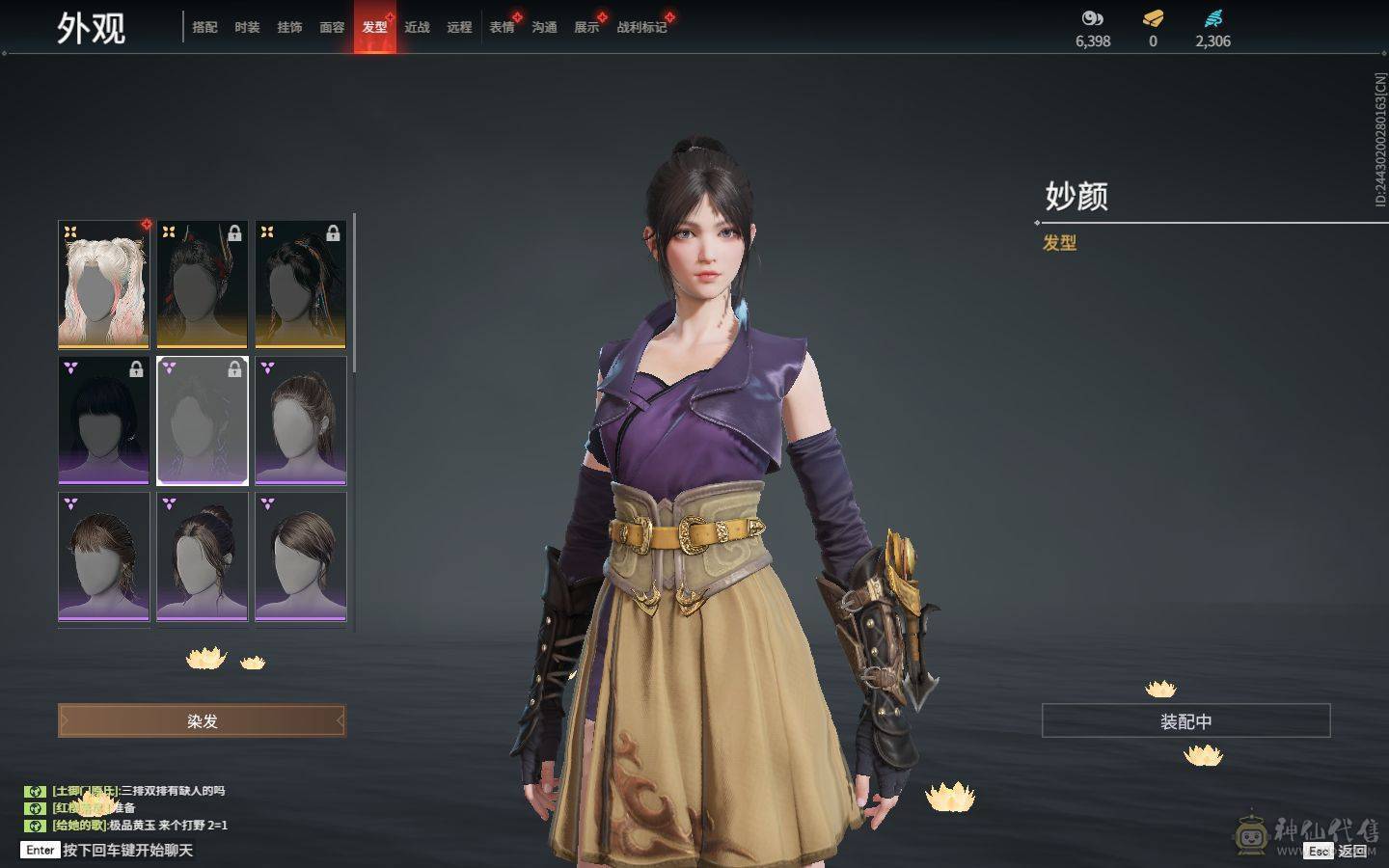1389x868 pixels.
Task: Select the blue spiral currency icon showing 2,306
Action: click(x=1213, y=16)
